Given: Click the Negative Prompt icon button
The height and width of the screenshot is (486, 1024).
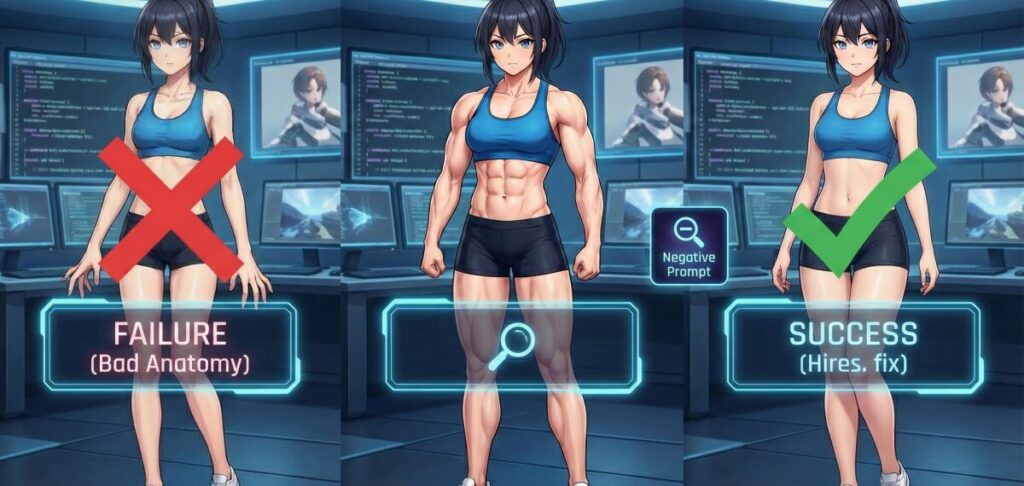Looking at the screenshot, I should [x=688, y=245].
